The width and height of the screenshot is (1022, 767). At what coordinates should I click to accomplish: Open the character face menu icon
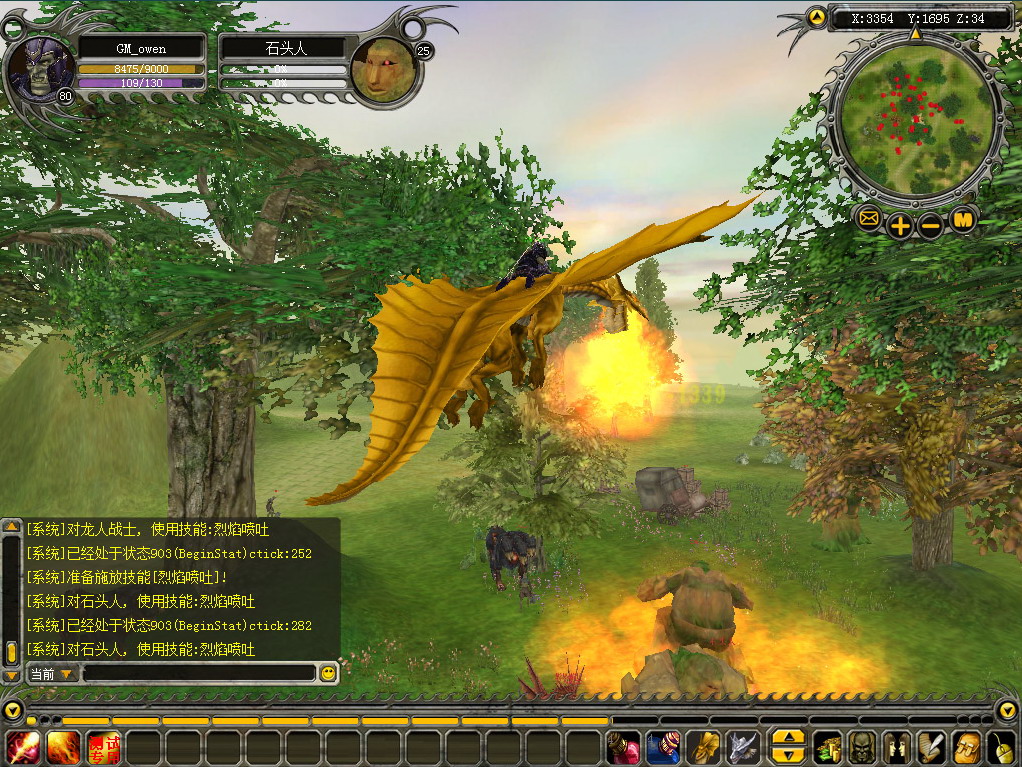pyautogui.click(x=862, y=747)
